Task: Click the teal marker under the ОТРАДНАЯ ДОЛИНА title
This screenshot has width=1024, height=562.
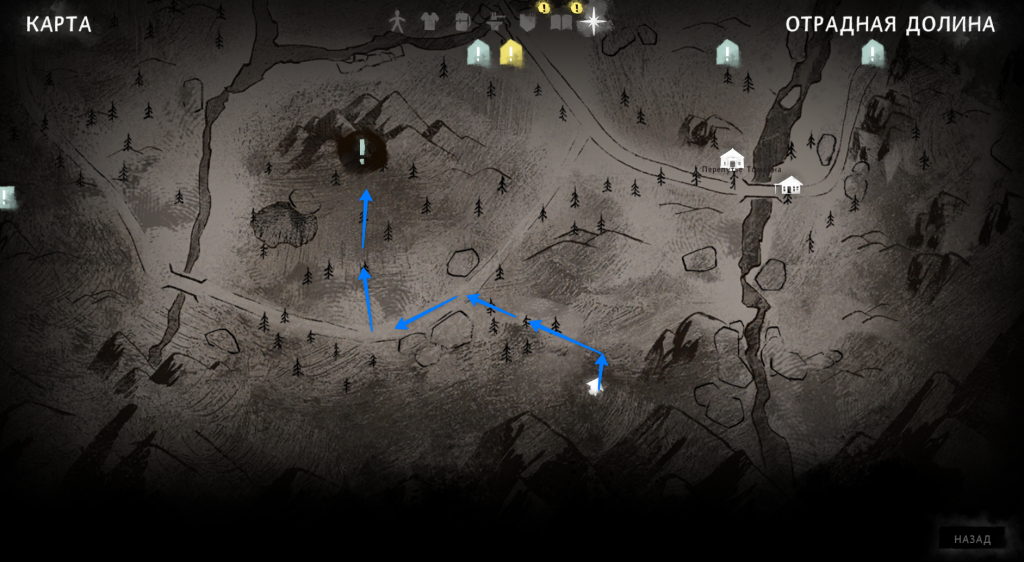Action: tap(873, 52)
